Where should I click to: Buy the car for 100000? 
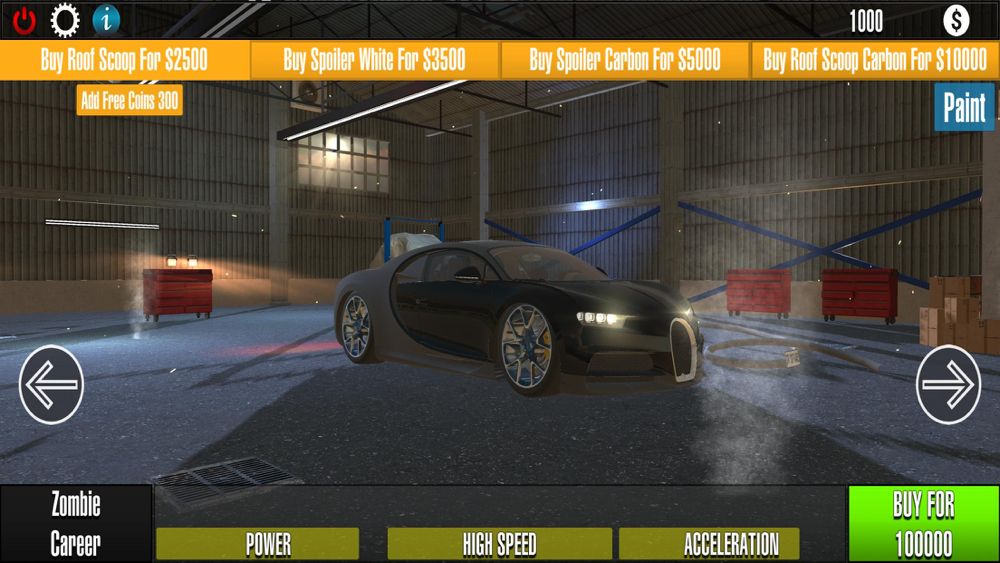(x=923, y=524)
